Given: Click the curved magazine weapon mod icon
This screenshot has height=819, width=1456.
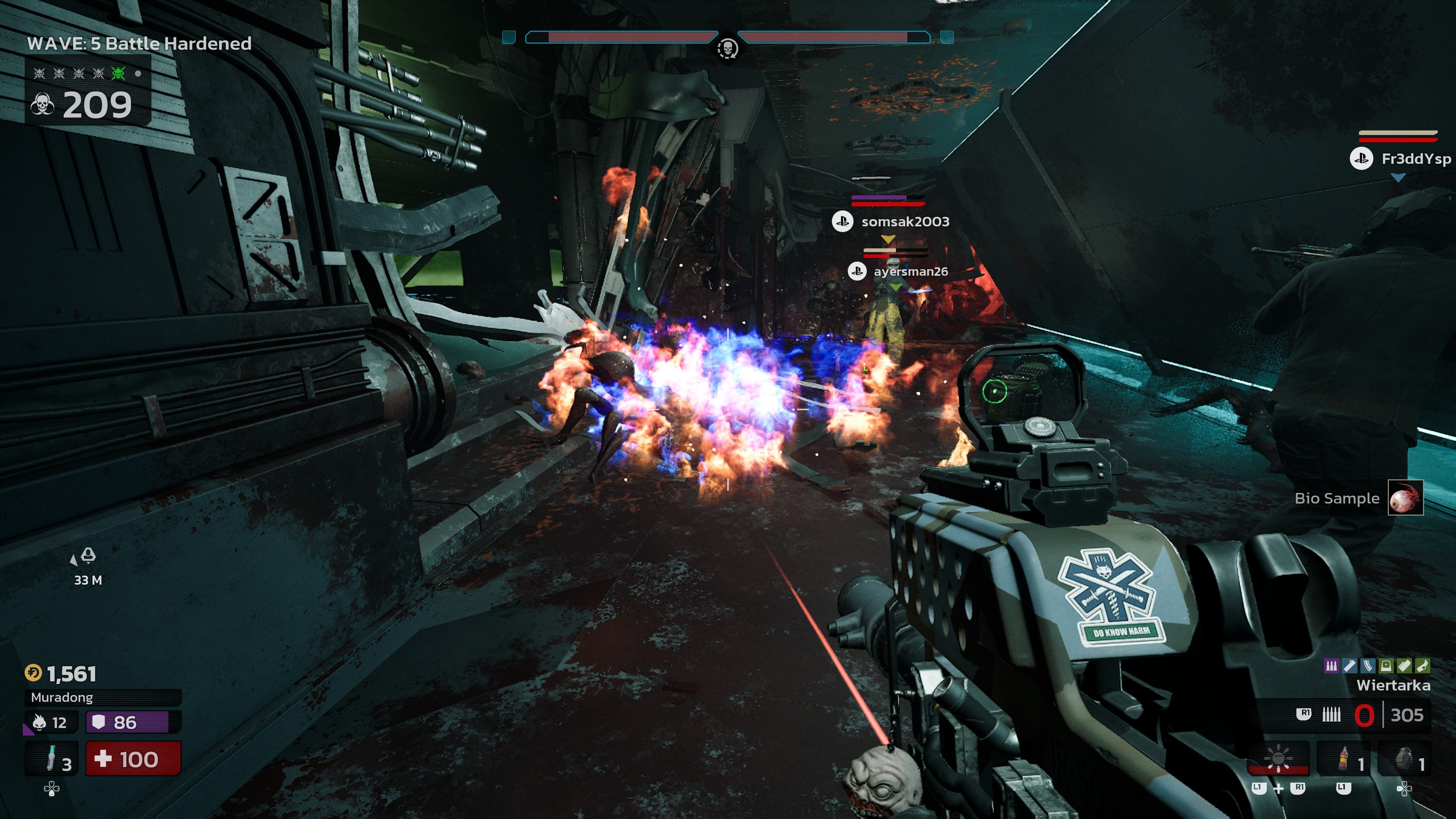Looking at the screenshot, I should [1367, 666].
